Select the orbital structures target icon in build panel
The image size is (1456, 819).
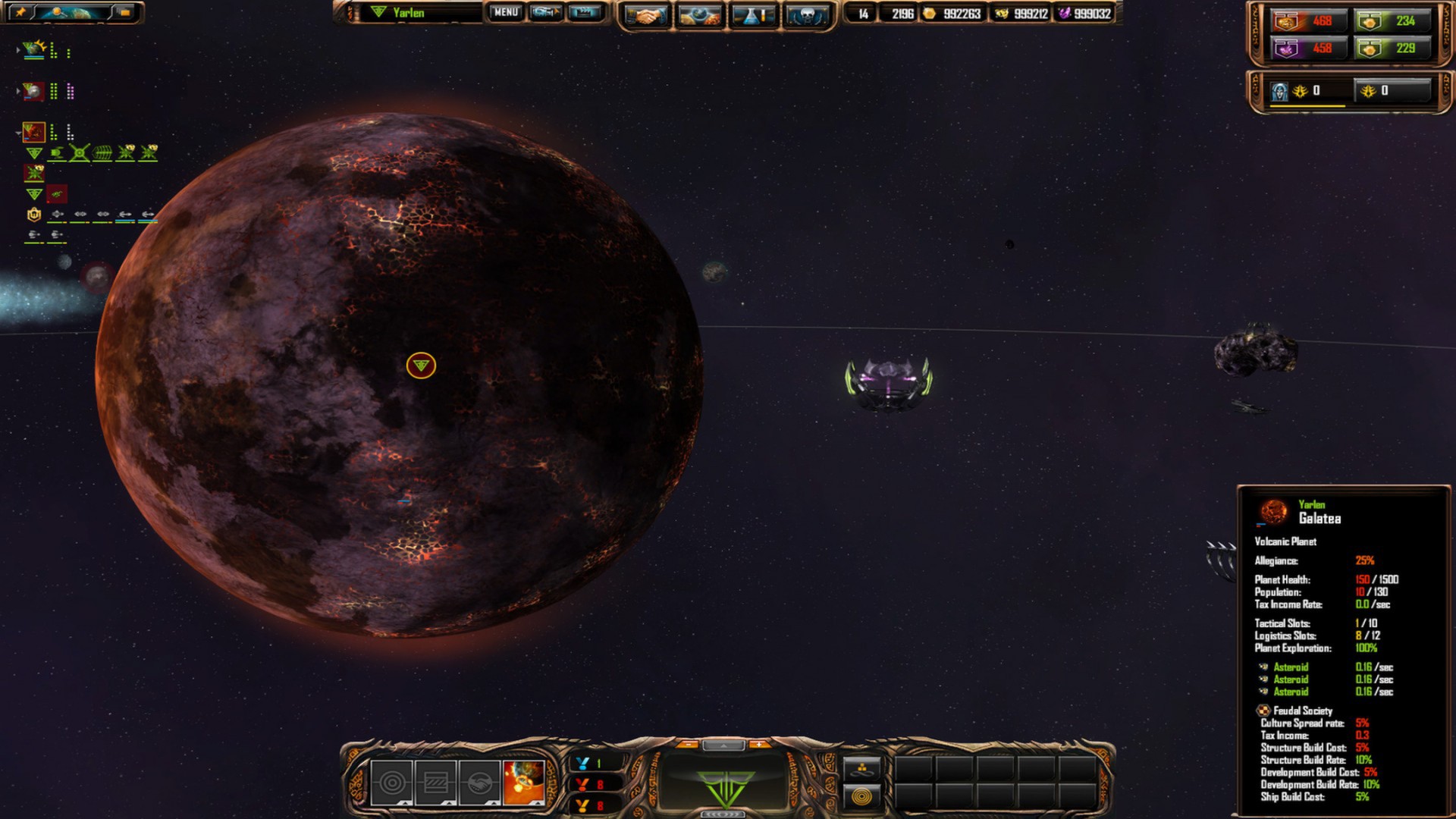click(x=391, y=782)
